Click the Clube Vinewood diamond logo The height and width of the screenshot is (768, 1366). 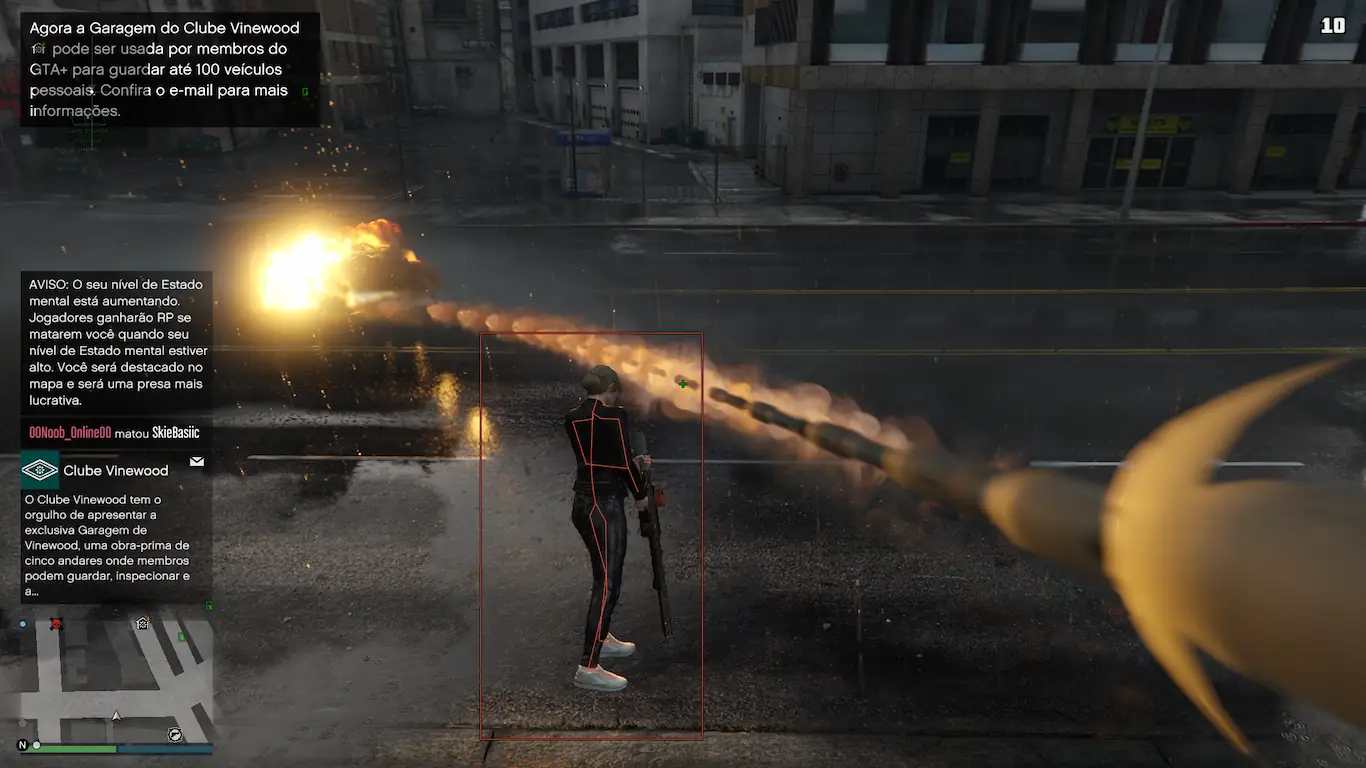tap(40, 470)
